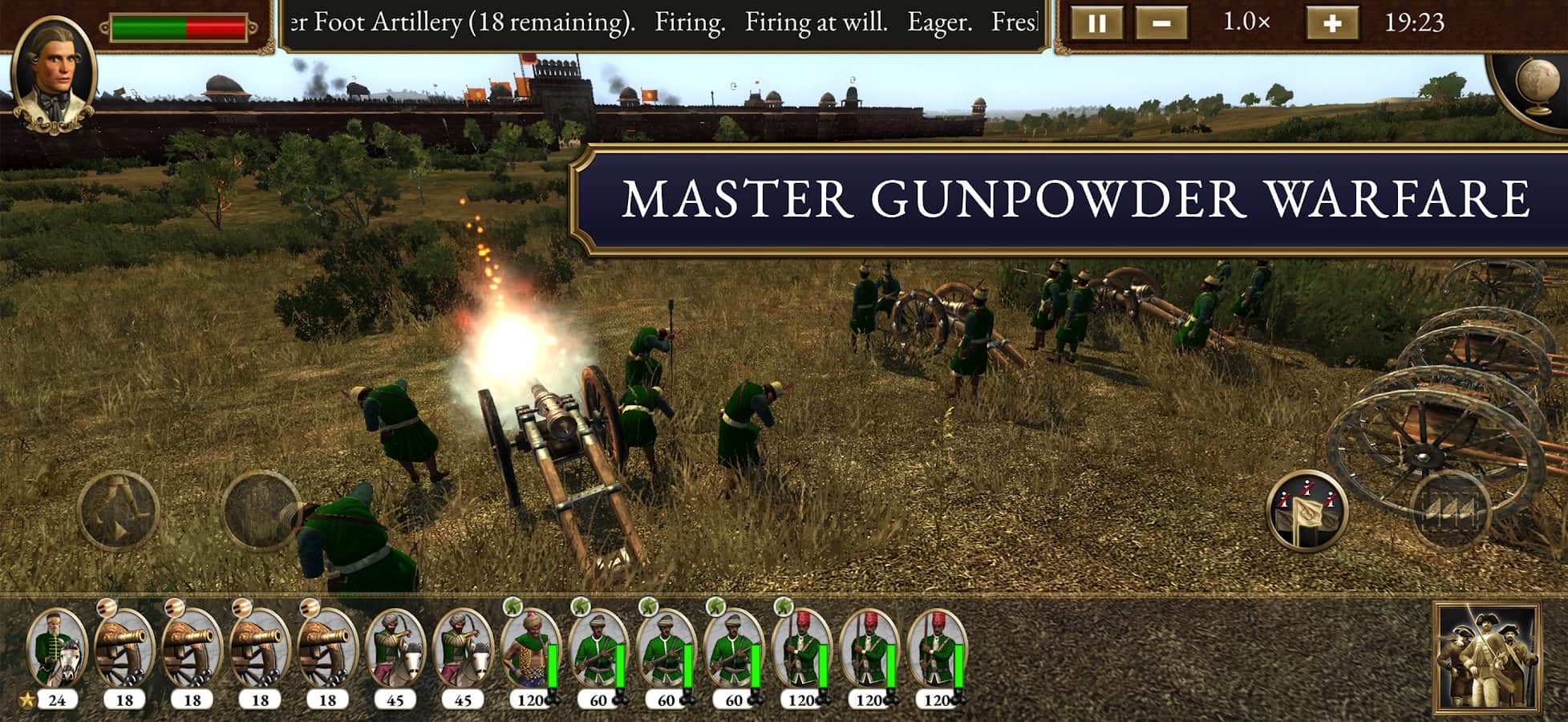Tap the faded walking-legs movement button
Viewport: 1568px width, 722px height.
(x=118, y=510)
